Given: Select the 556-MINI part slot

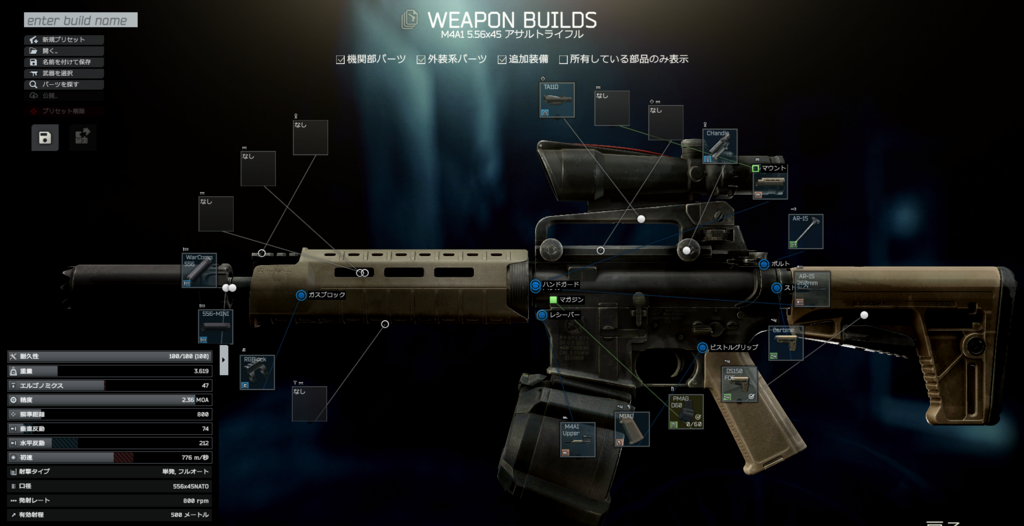Looking at the screenshot, I should coord(216,326).
